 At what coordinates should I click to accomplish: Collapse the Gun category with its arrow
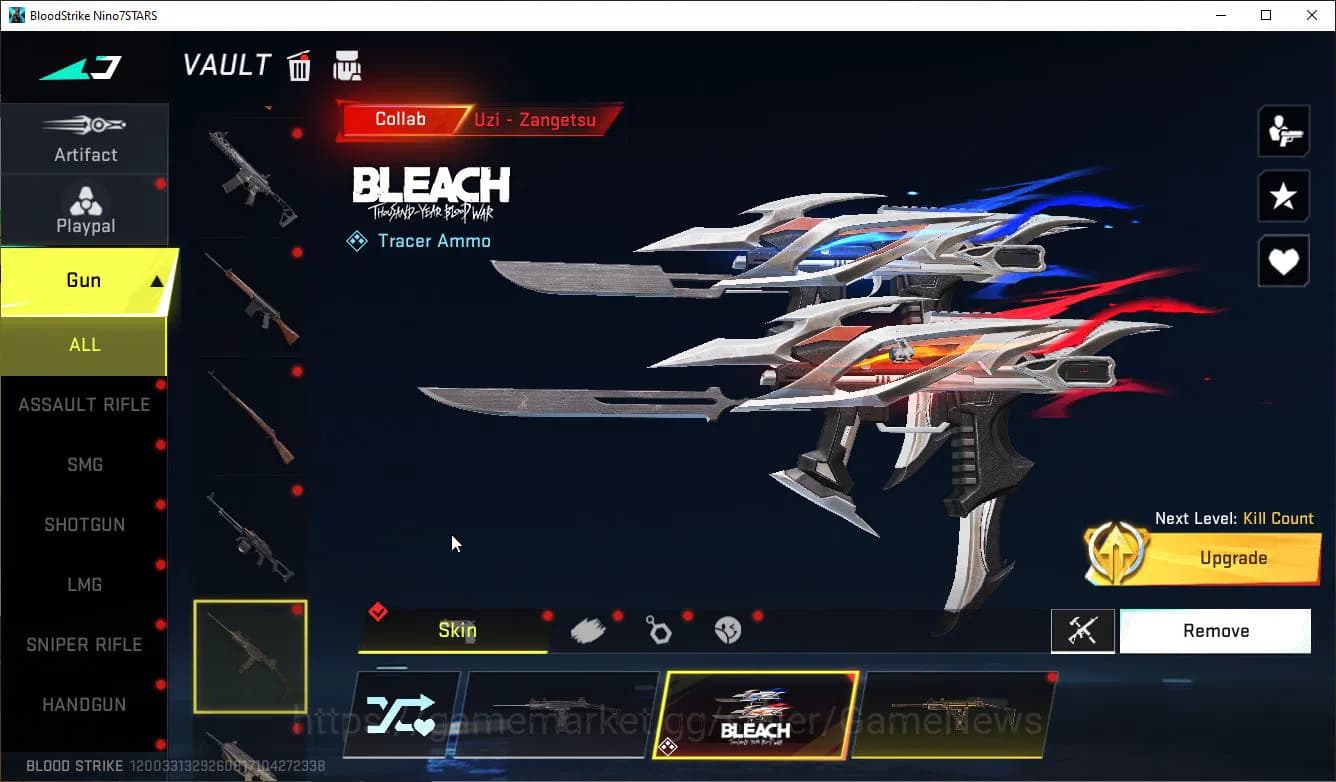[155, 279]
